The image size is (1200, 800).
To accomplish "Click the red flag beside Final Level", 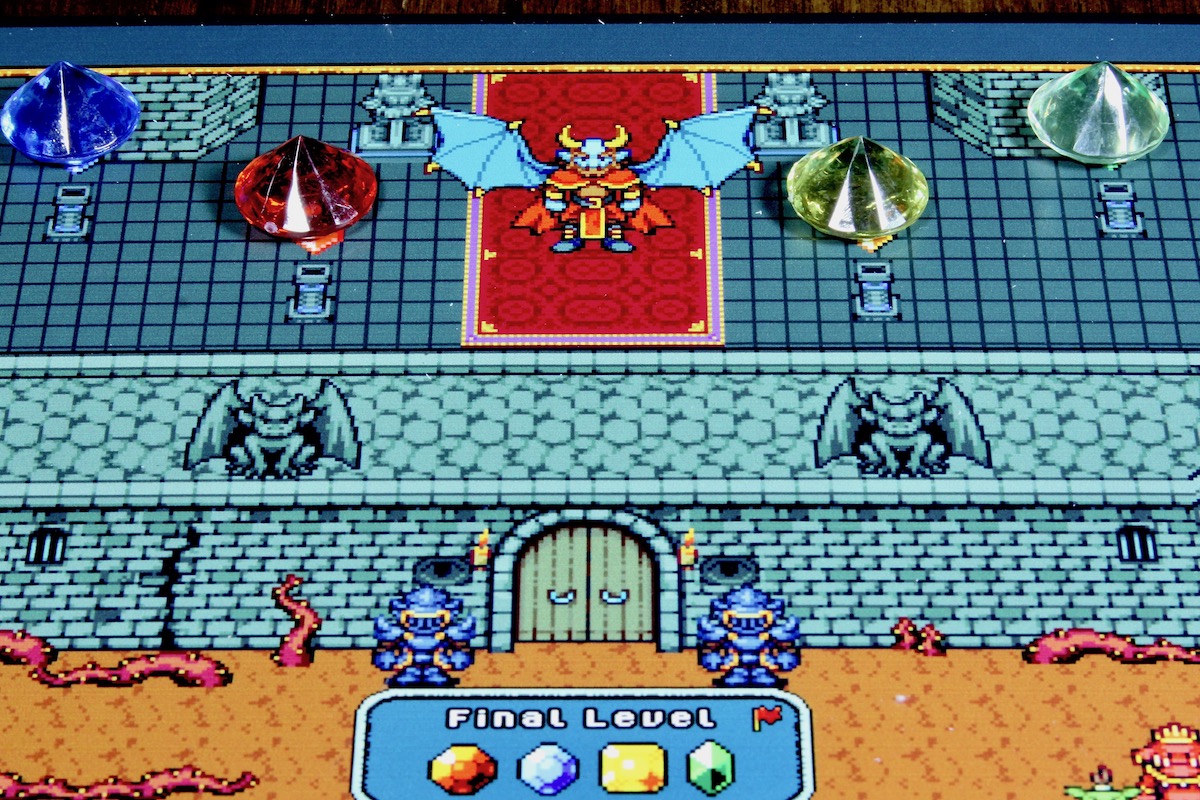I will pyautogui.click(x=766, y=717).
